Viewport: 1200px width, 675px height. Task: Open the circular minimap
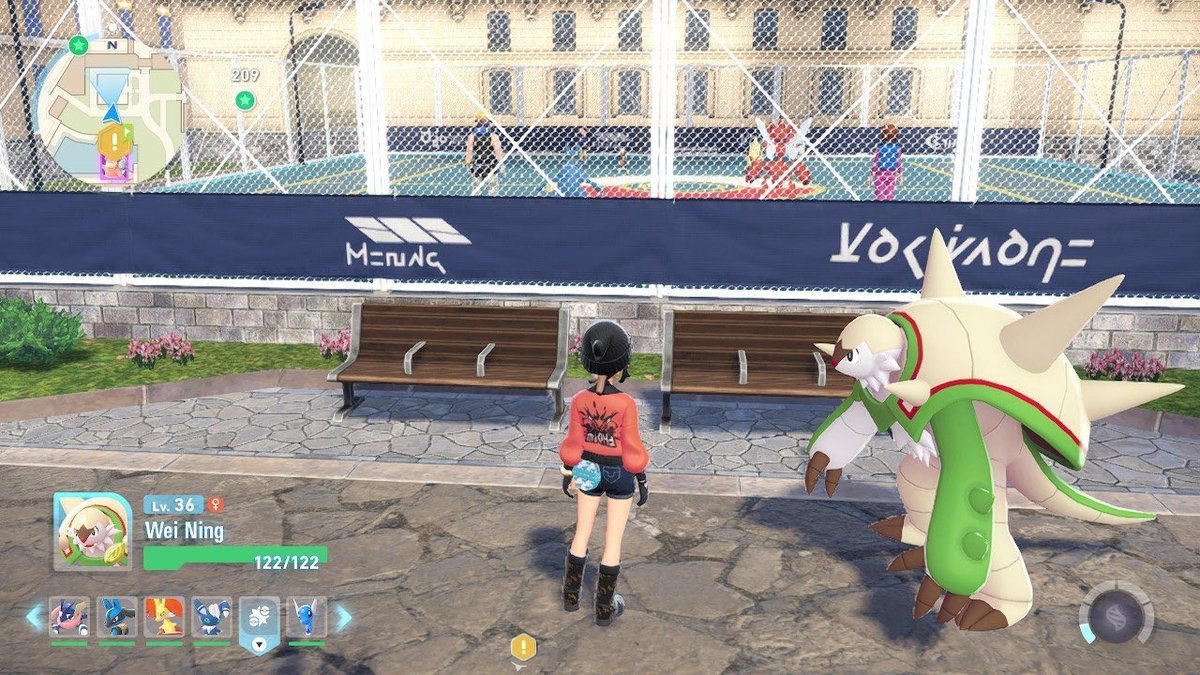[110, 110]
